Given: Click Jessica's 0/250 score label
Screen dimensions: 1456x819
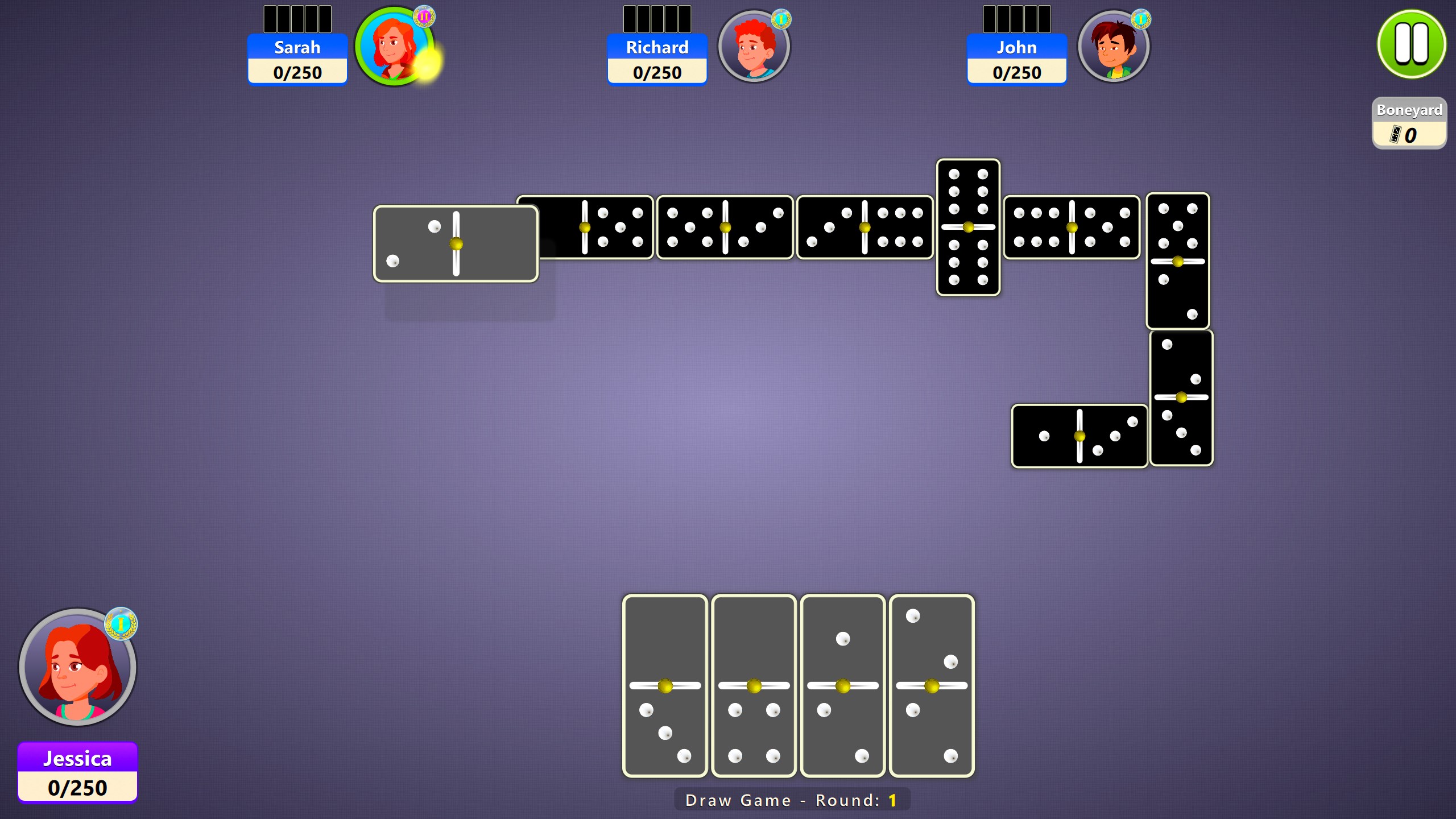Looking at the screenshot, I should [78, 787].
